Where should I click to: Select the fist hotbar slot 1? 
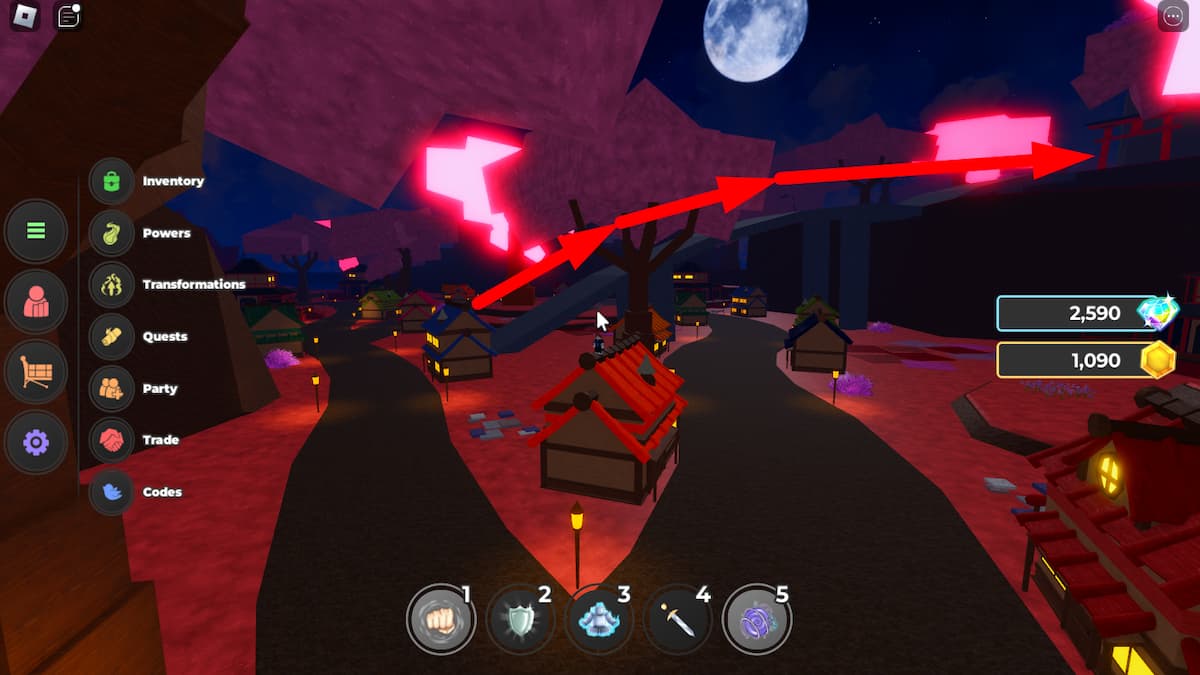click(440, 620)
